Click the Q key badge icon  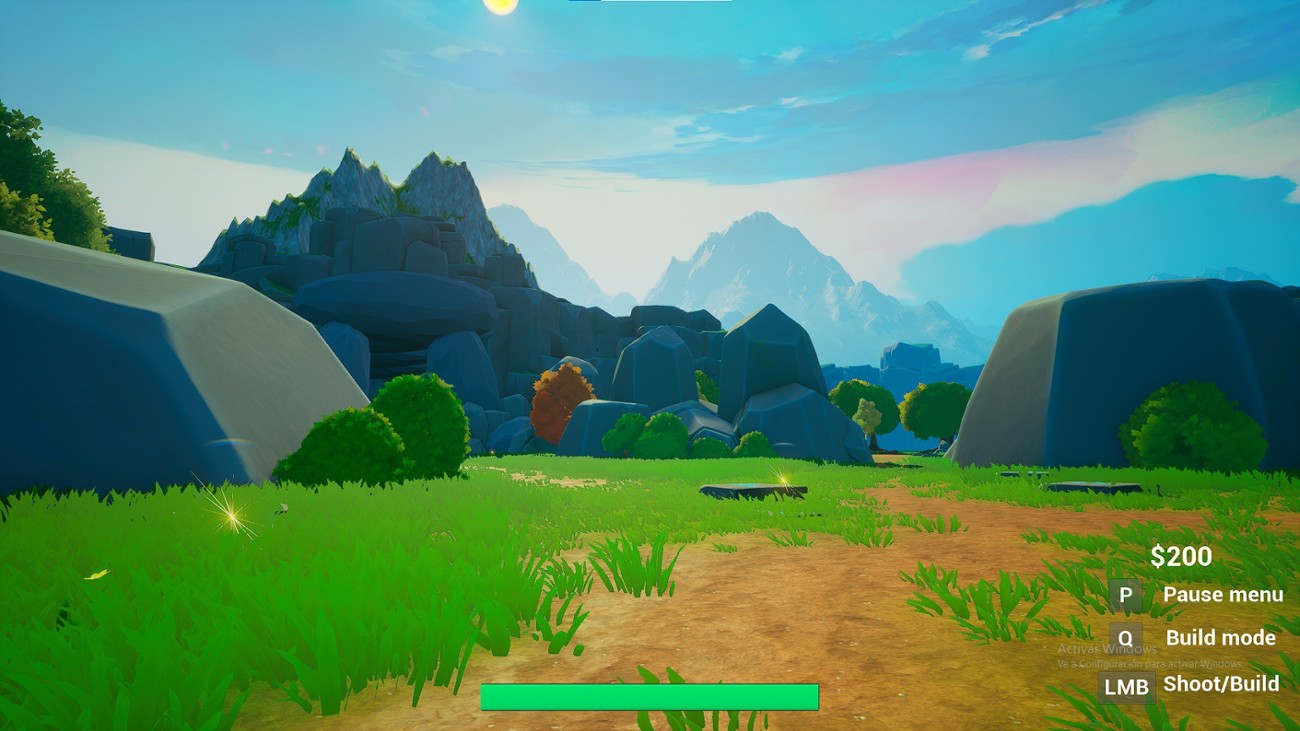(1128, 638)
